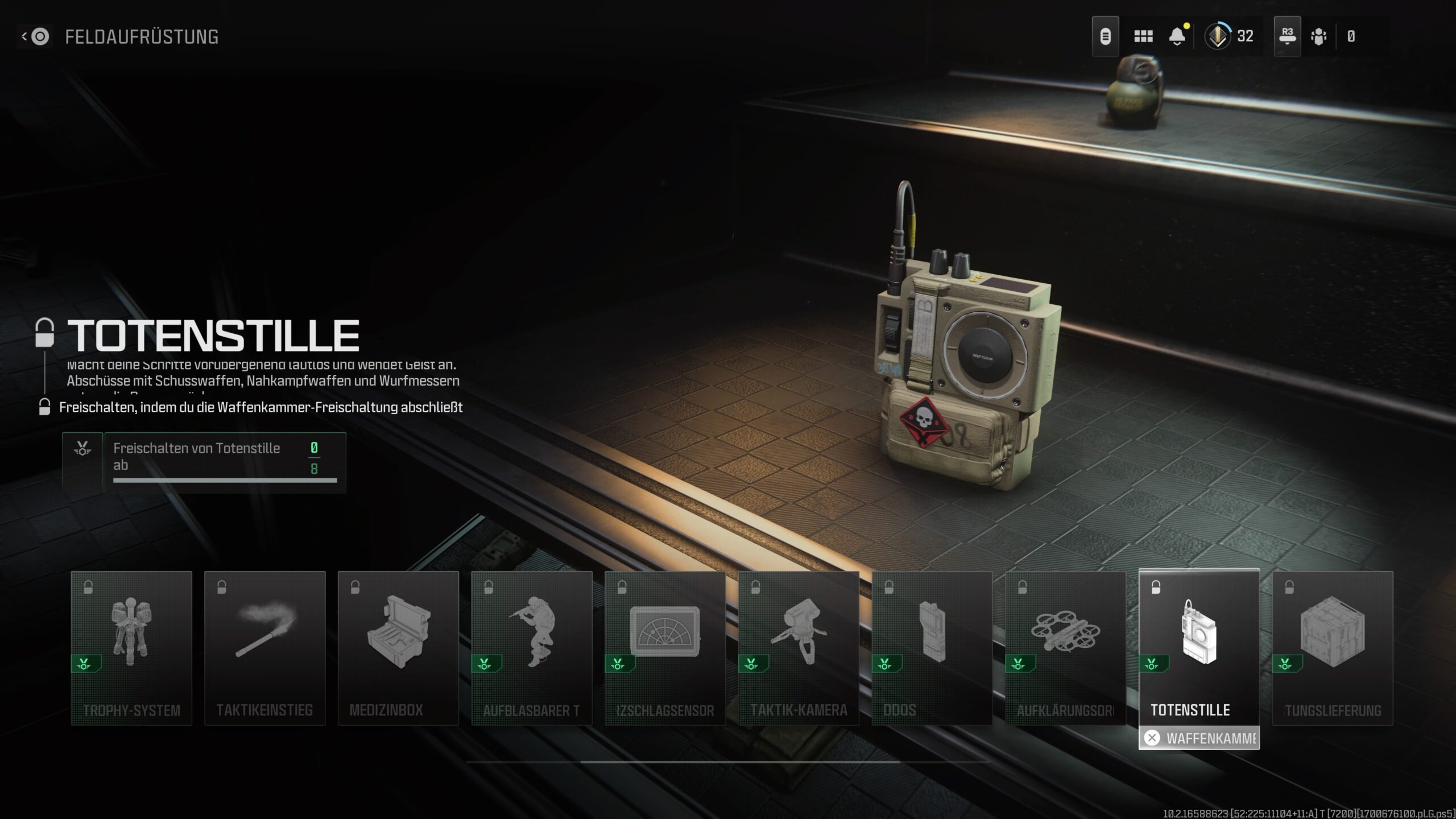Screen dimensions: 1456x819
Task: Open the social party icon
Action: pos(1318,37)
